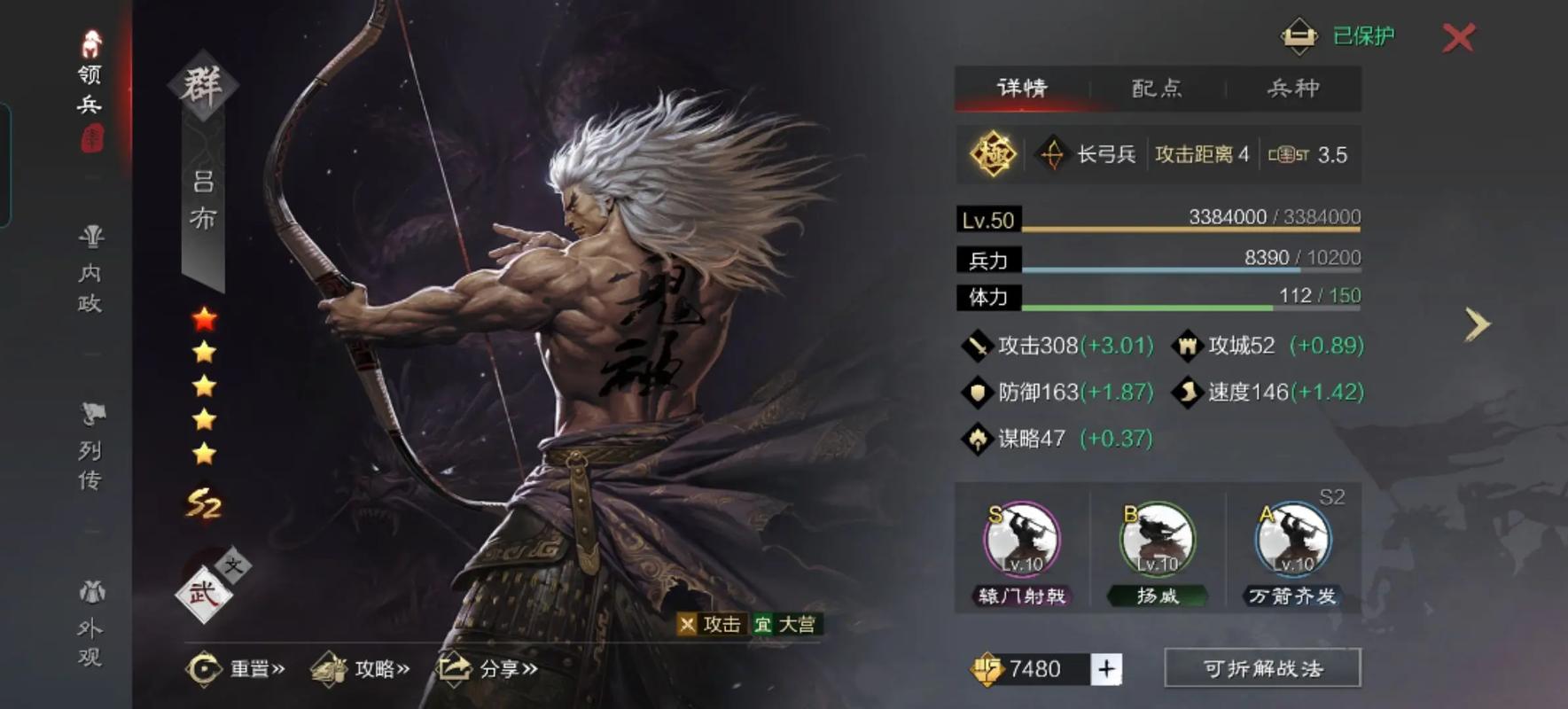This screenshot has height=709, width=1568.
Task: Select the 辕门射戟 skill icon
Action: pyautogui.click(x=1022, y=539)
